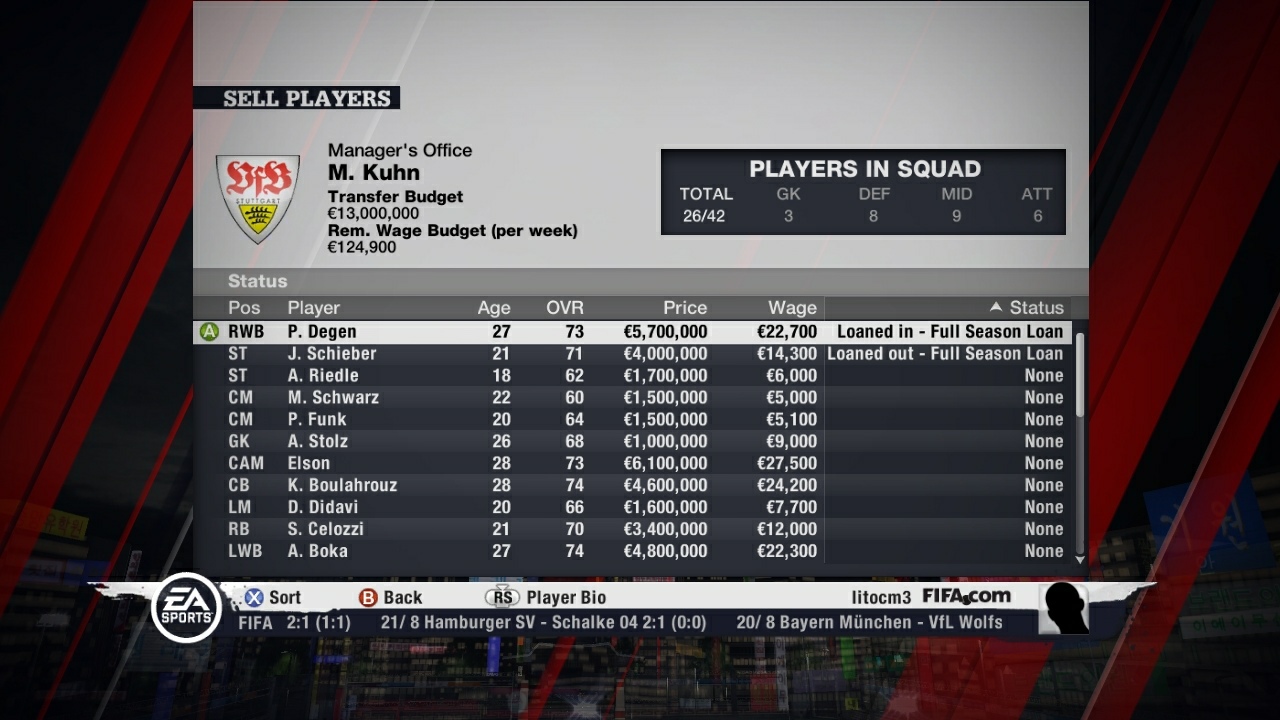This screenshot has height=720, width=1280.
Task: Click the red B controller button icon
Action: pos(371,597)
